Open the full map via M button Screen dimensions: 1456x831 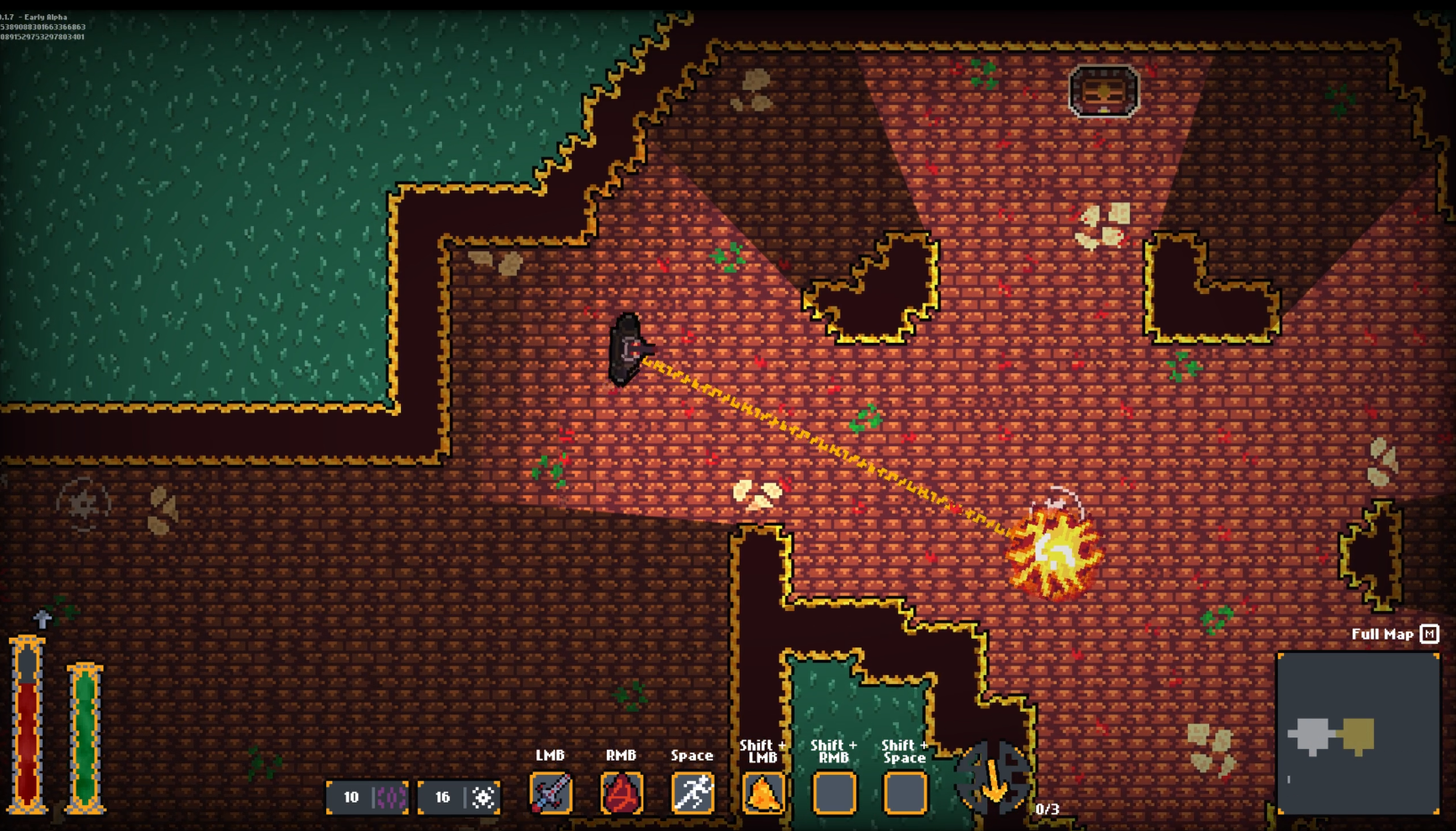tap(1429, 634)
